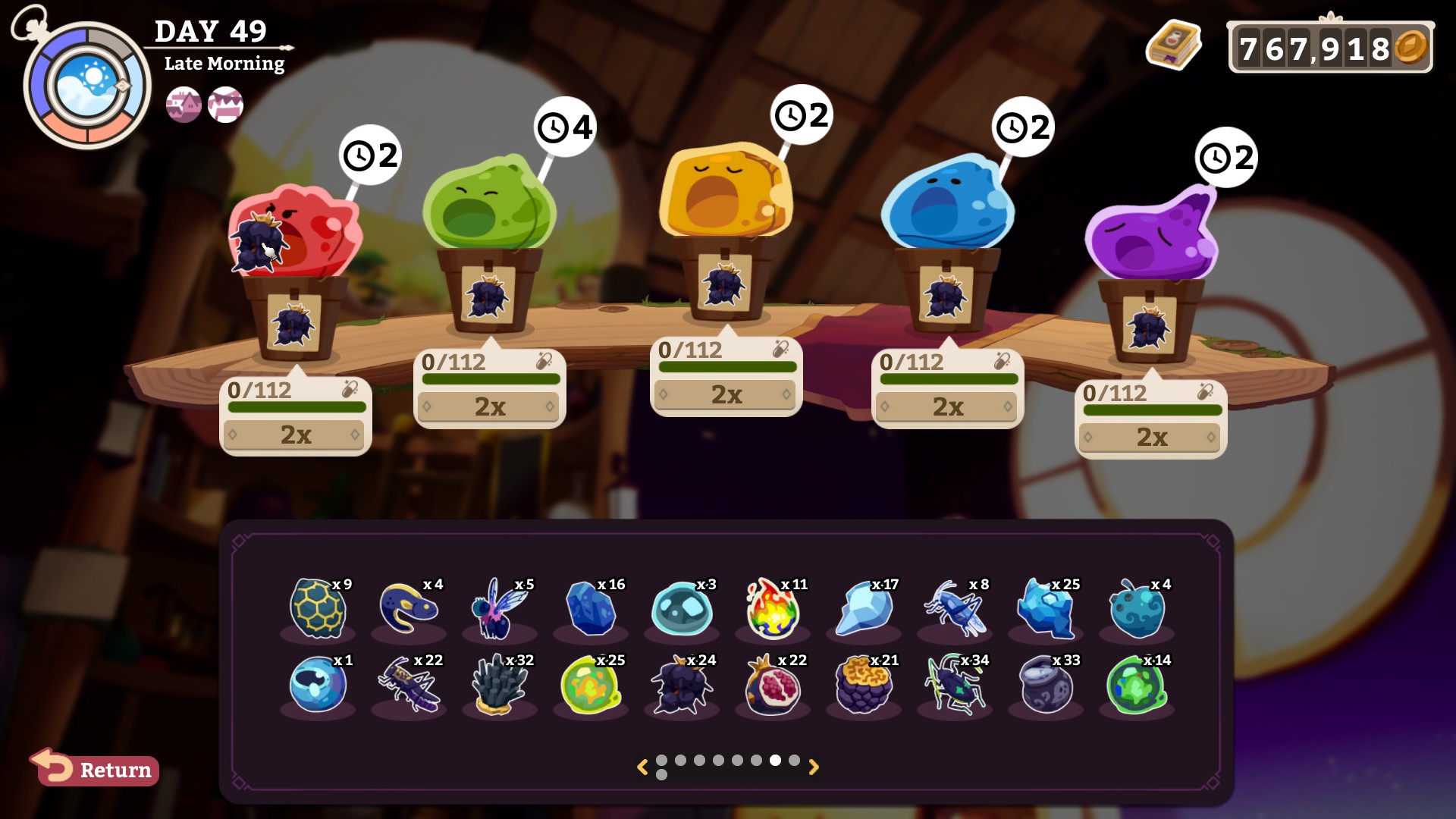Click the Return button

[96, 769]
